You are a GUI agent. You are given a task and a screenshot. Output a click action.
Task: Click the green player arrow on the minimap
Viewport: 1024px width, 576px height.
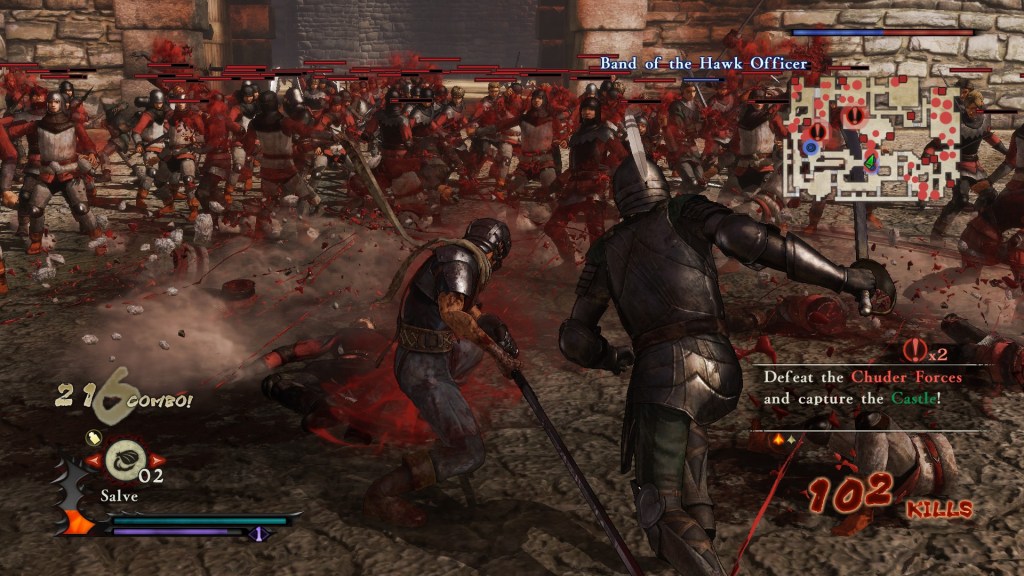click(x=870, y=159)
